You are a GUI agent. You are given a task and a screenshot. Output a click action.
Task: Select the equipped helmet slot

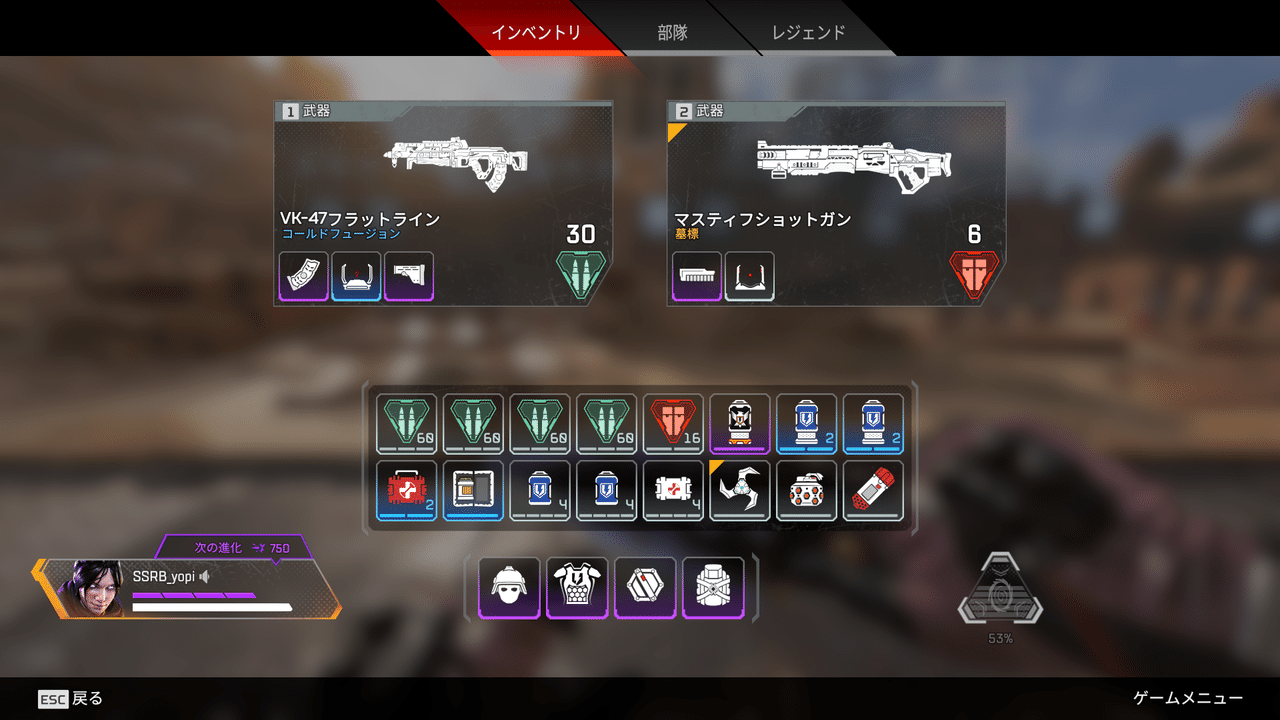point(509,588)
